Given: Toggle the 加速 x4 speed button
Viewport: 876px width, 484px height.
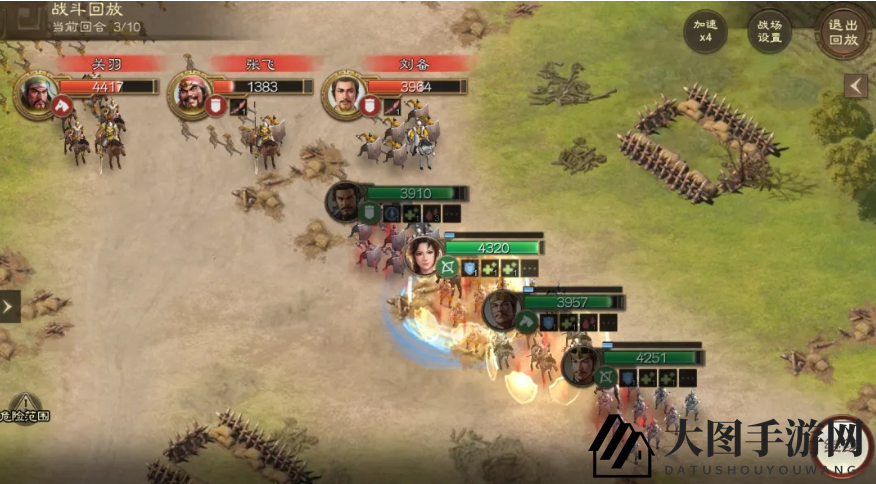Looking at the screenshot, I should click(705, 32).
